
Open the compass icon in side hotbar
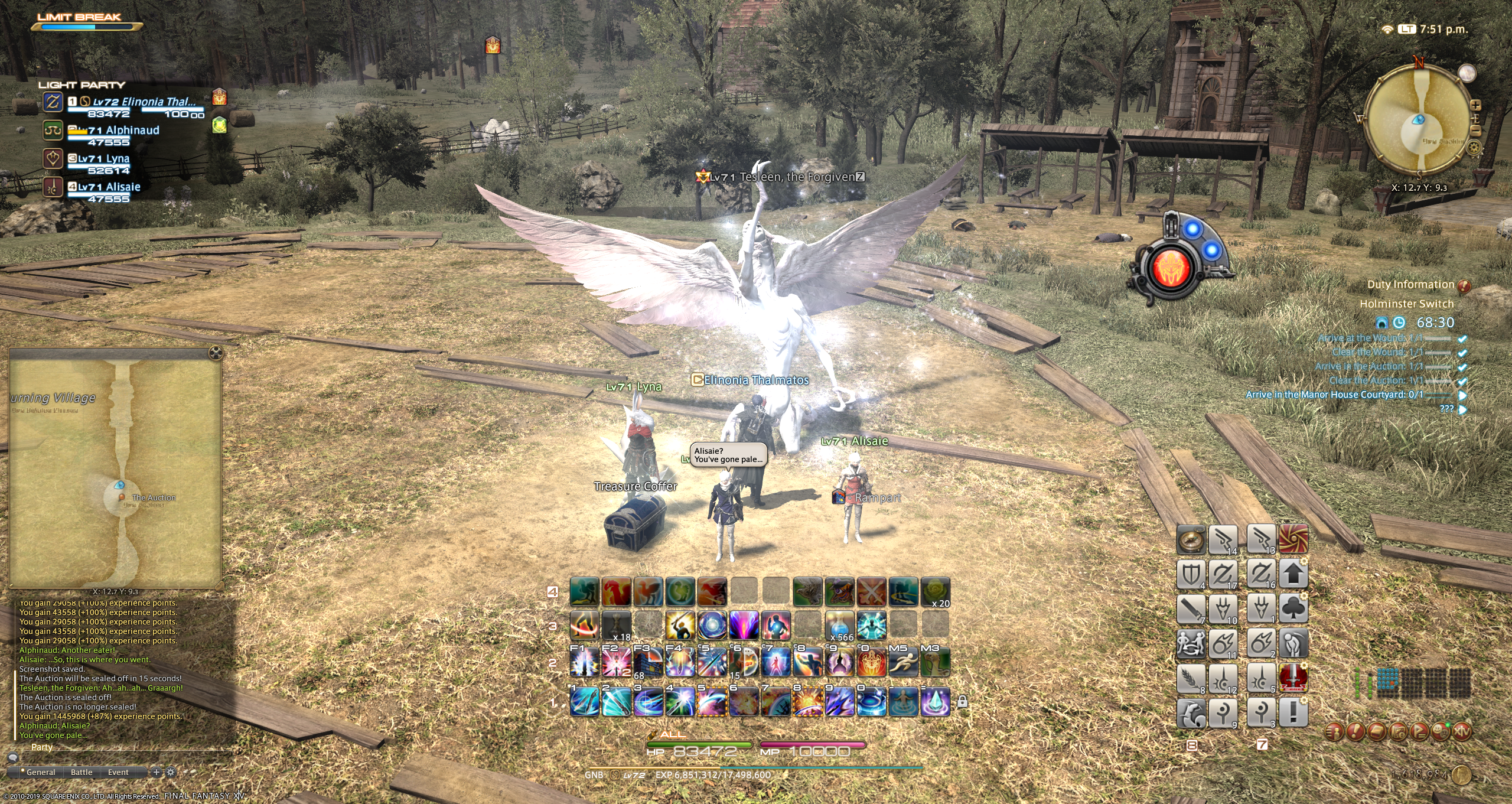point(1191,539)
